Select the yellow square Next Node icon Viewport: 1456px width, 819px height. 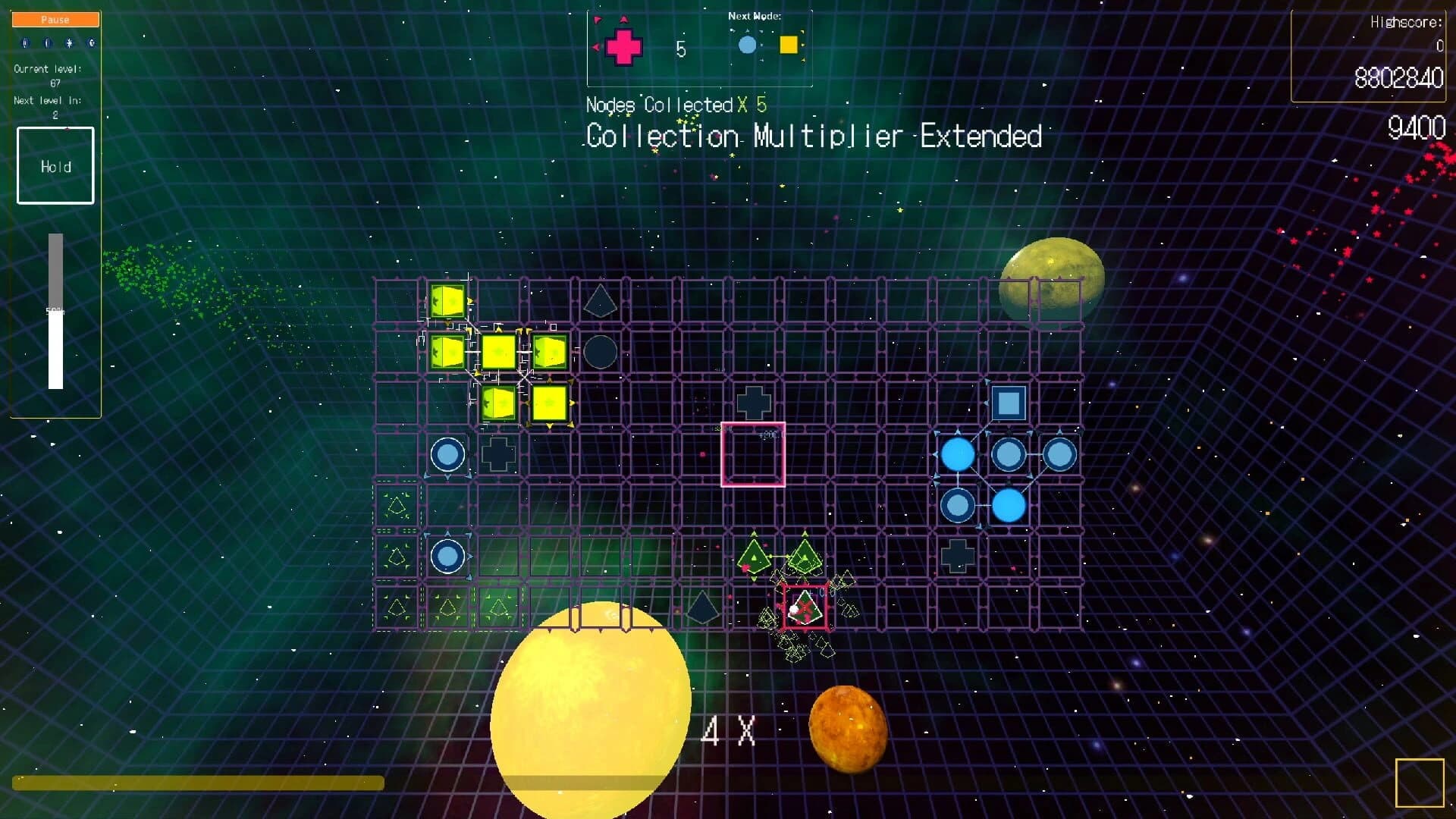click(x=789, y=45)
